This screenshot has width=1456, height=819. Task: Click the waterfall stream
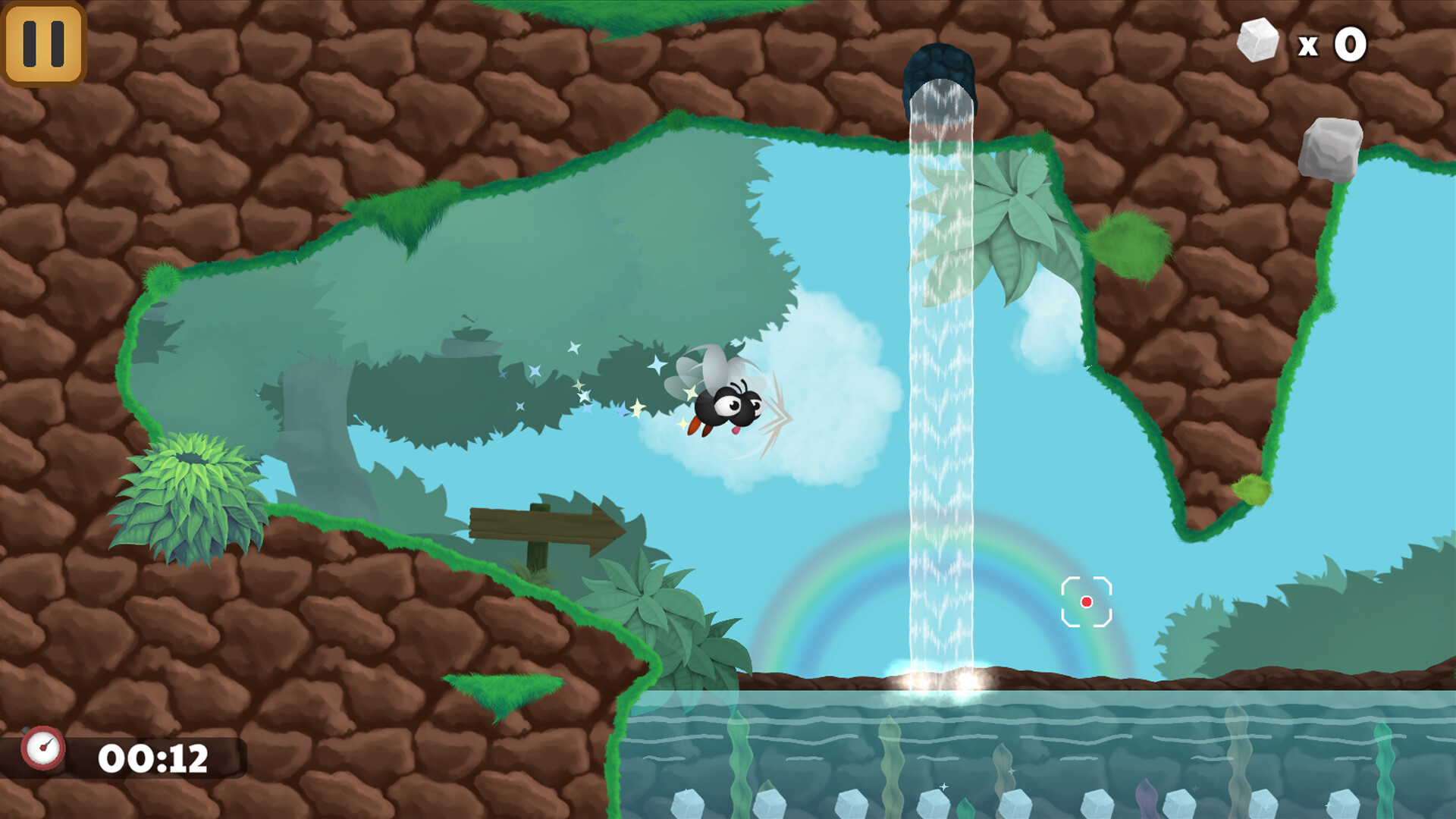[940, 379]
